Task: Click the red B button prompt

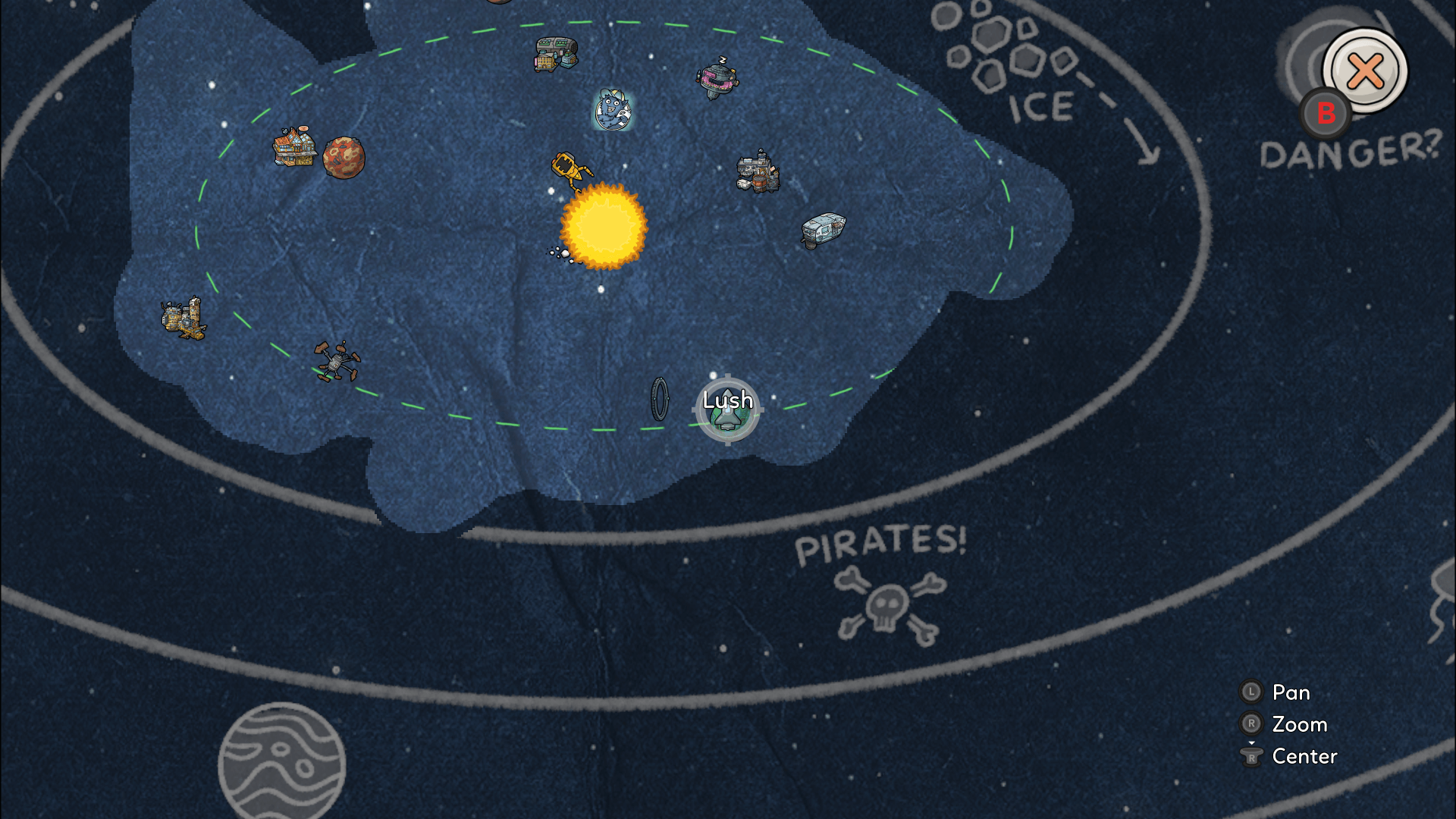Action: [1326, 114]
